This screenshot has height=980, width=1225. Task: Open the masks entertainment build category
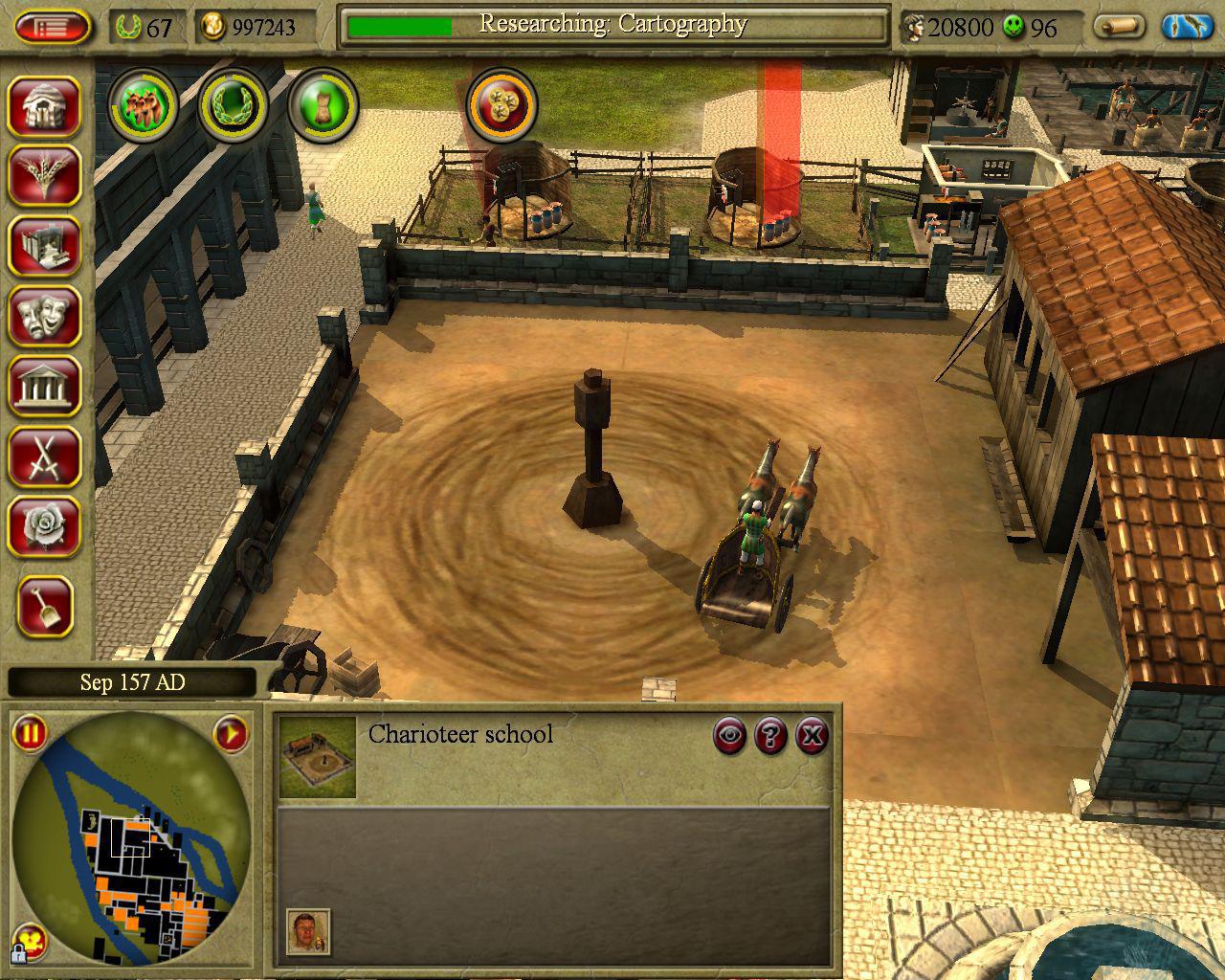coord(44,316)
